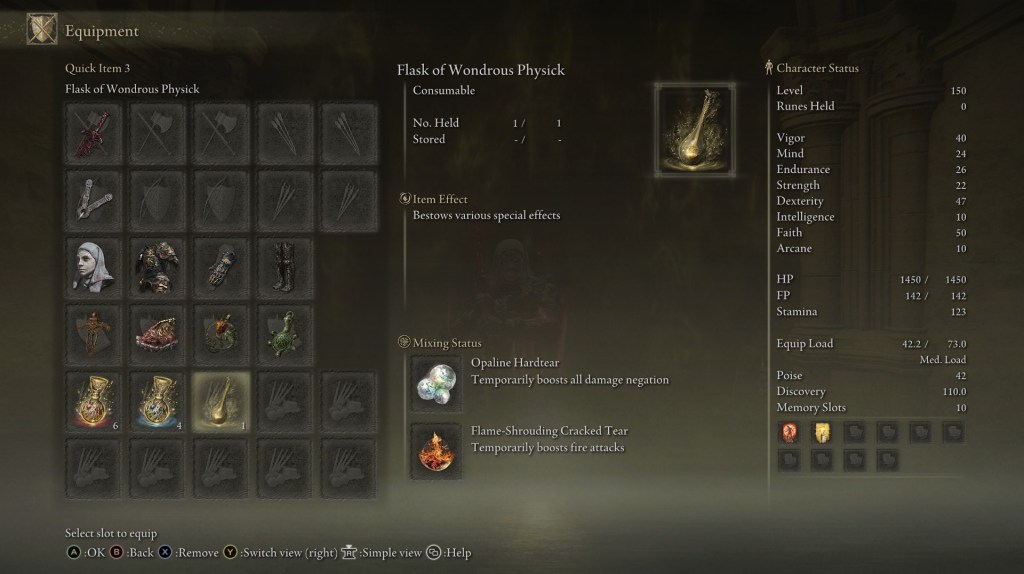Screen dimensions: 1024x574
Task: Select the red flower talisman slot
Action: (221, 335)
